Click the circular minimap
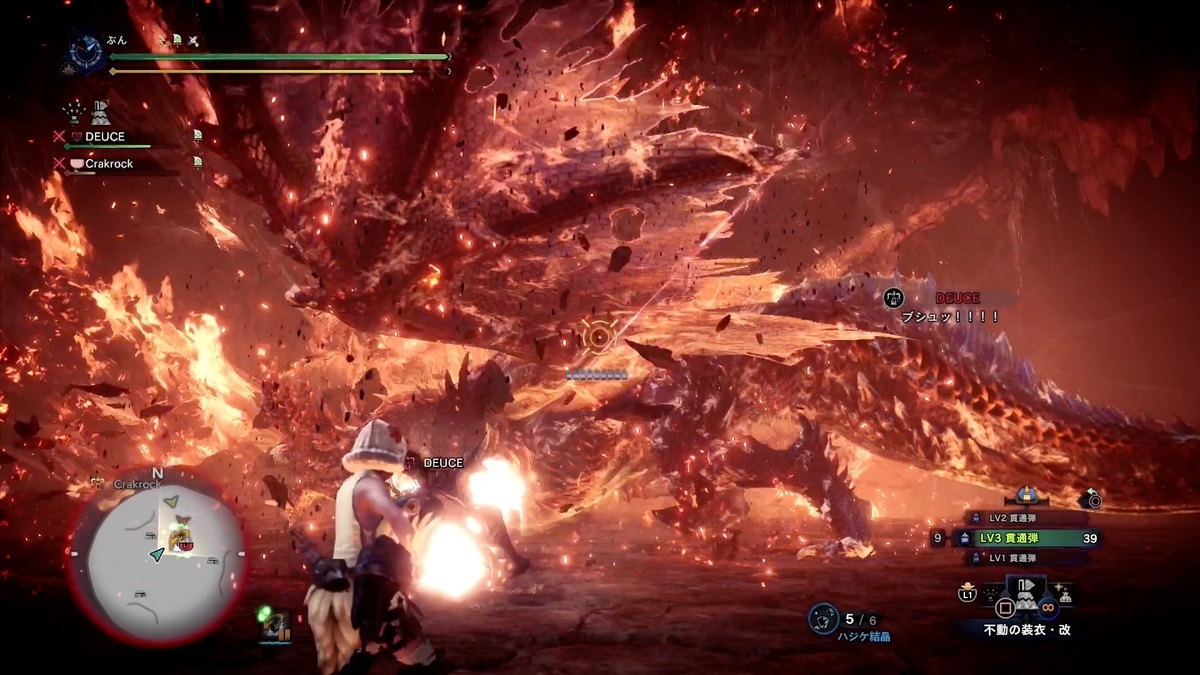Screen dimensions: 1200x675 (x=157, y=557)
